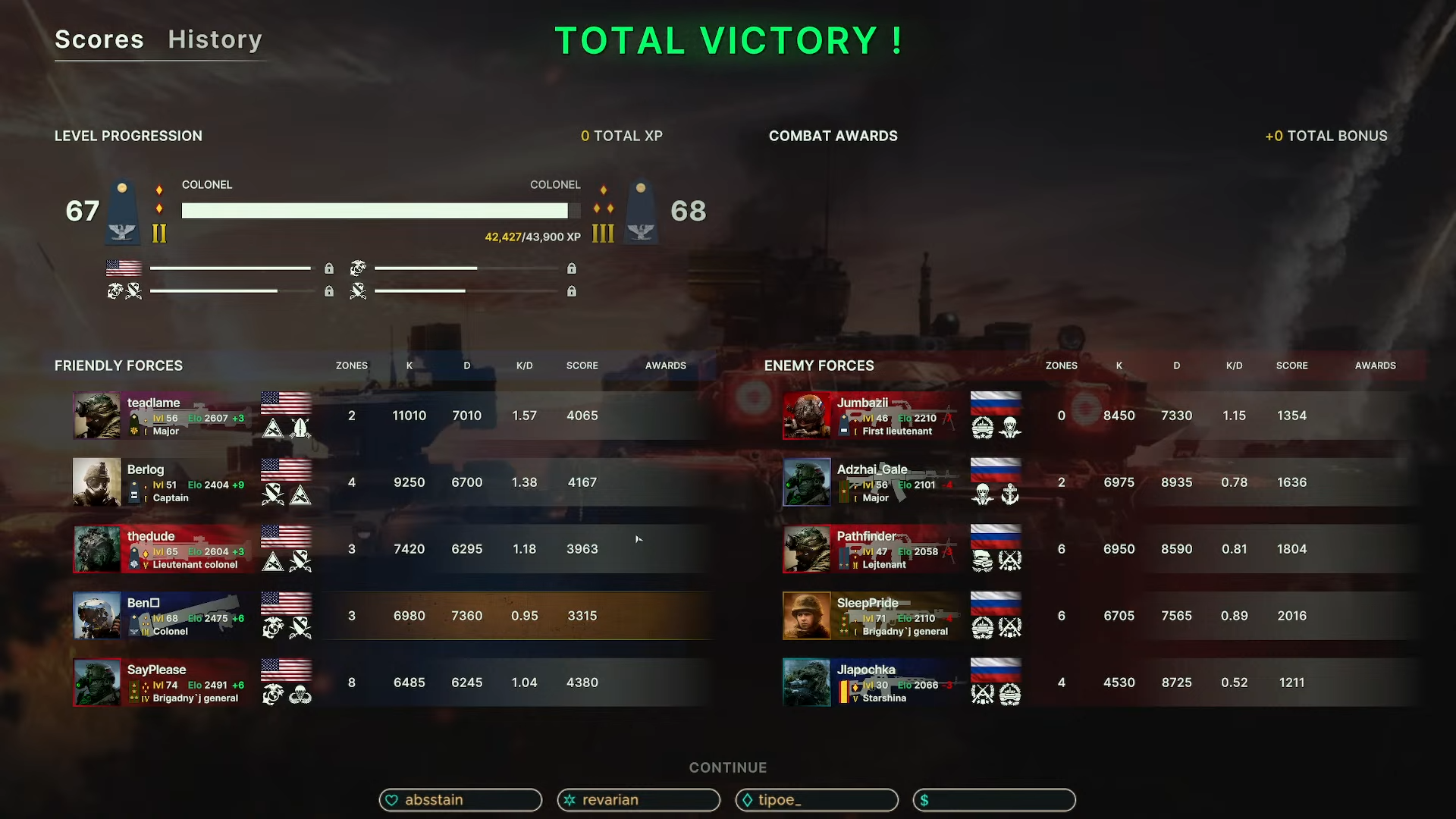Click the absstain name pill
Screen dimensions: 1456x819
tap(460, 800)
